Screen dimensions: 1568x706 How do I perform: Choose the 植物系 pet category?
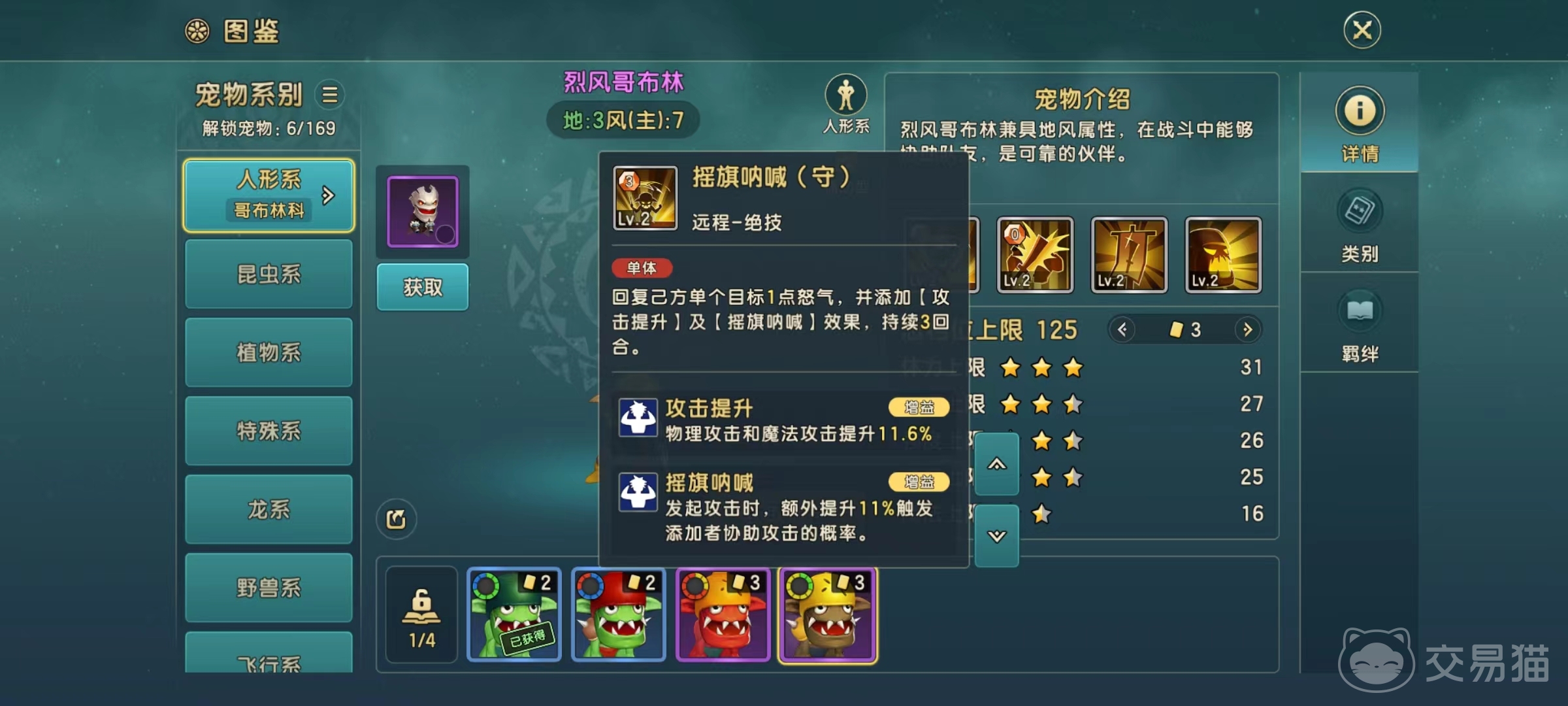[269, 352]
